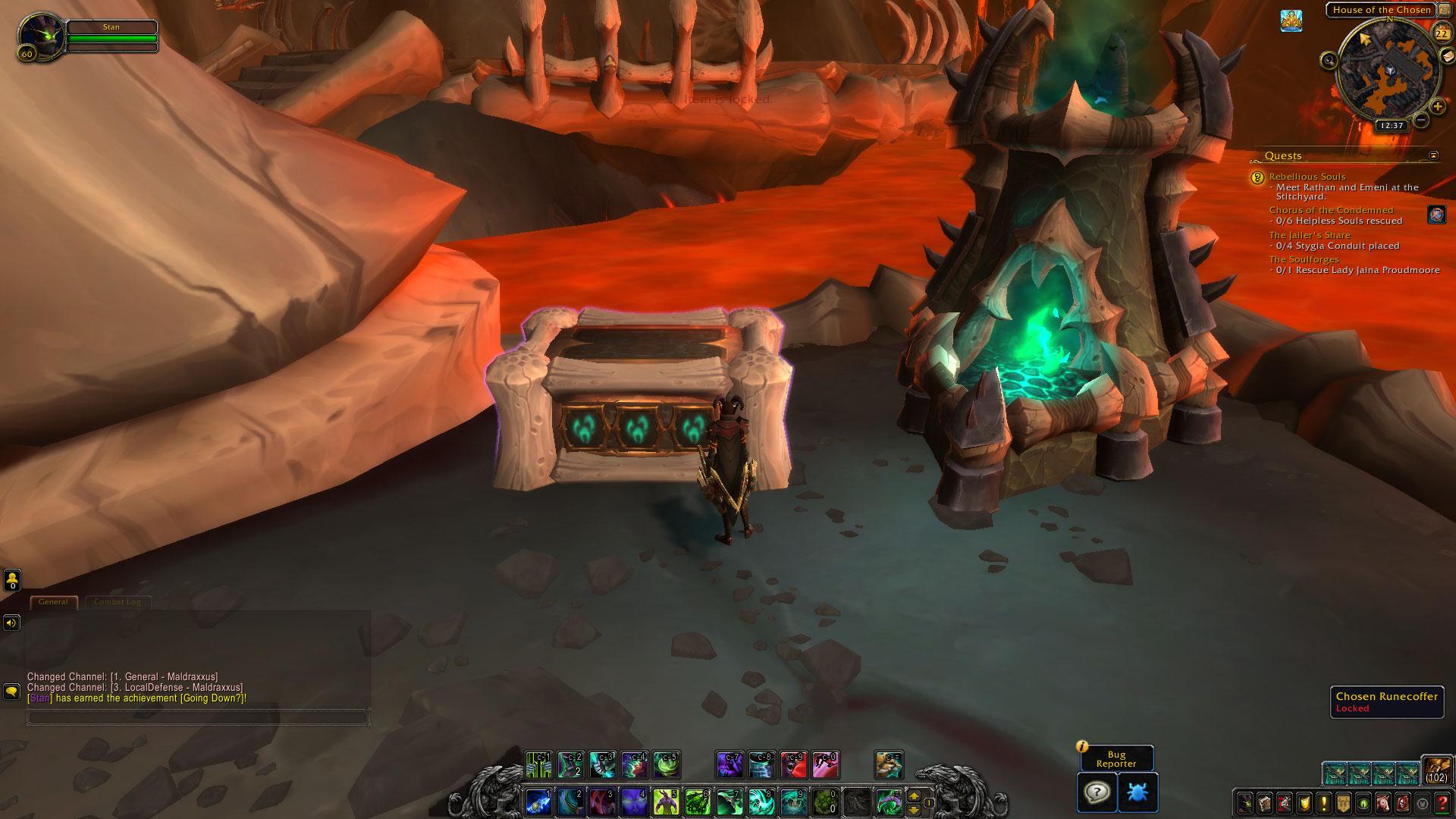
Task: Open the red question mark help menu
Action: tap(1442, 803)
